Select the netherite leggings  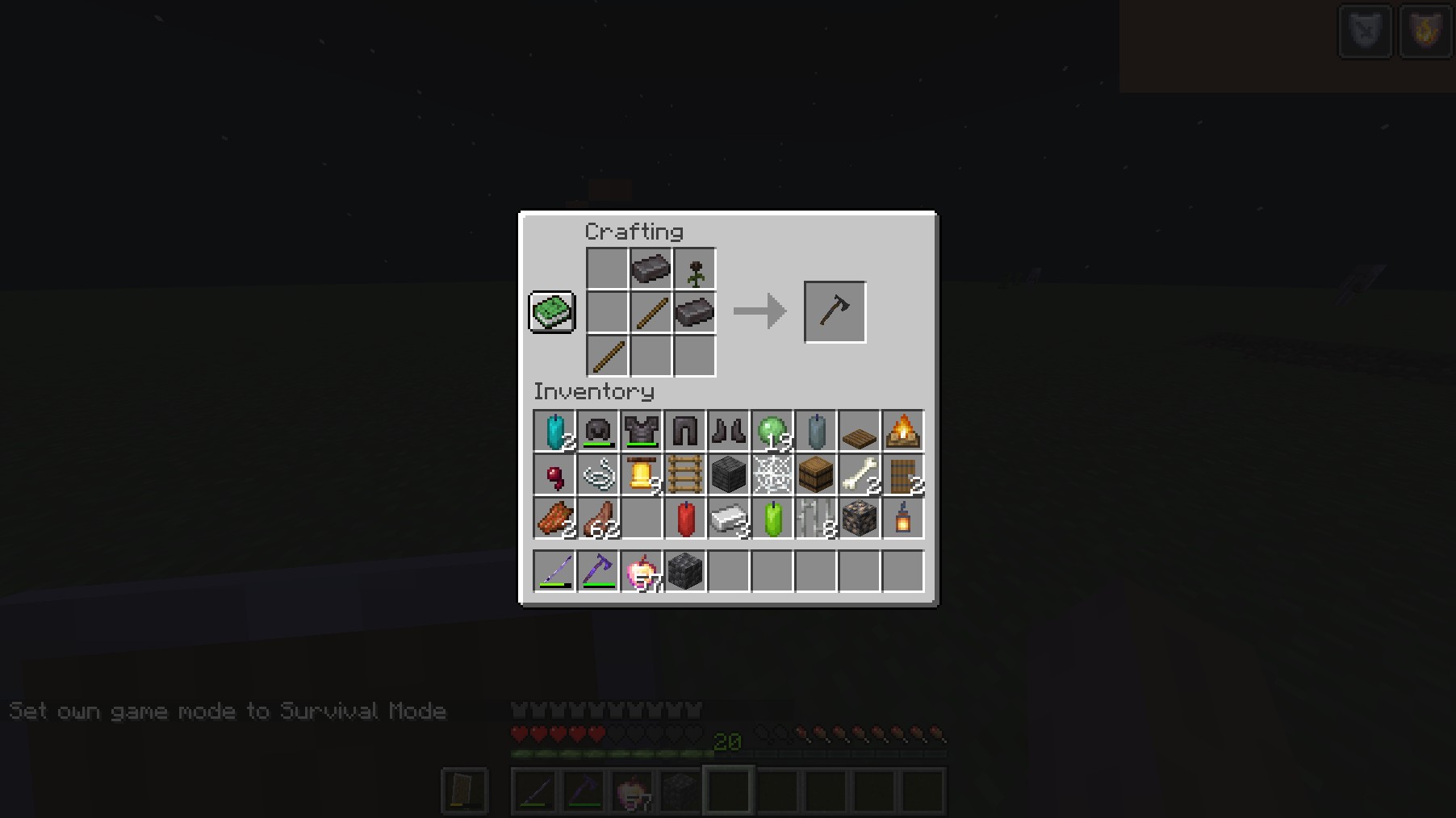[x=685, y=432]
